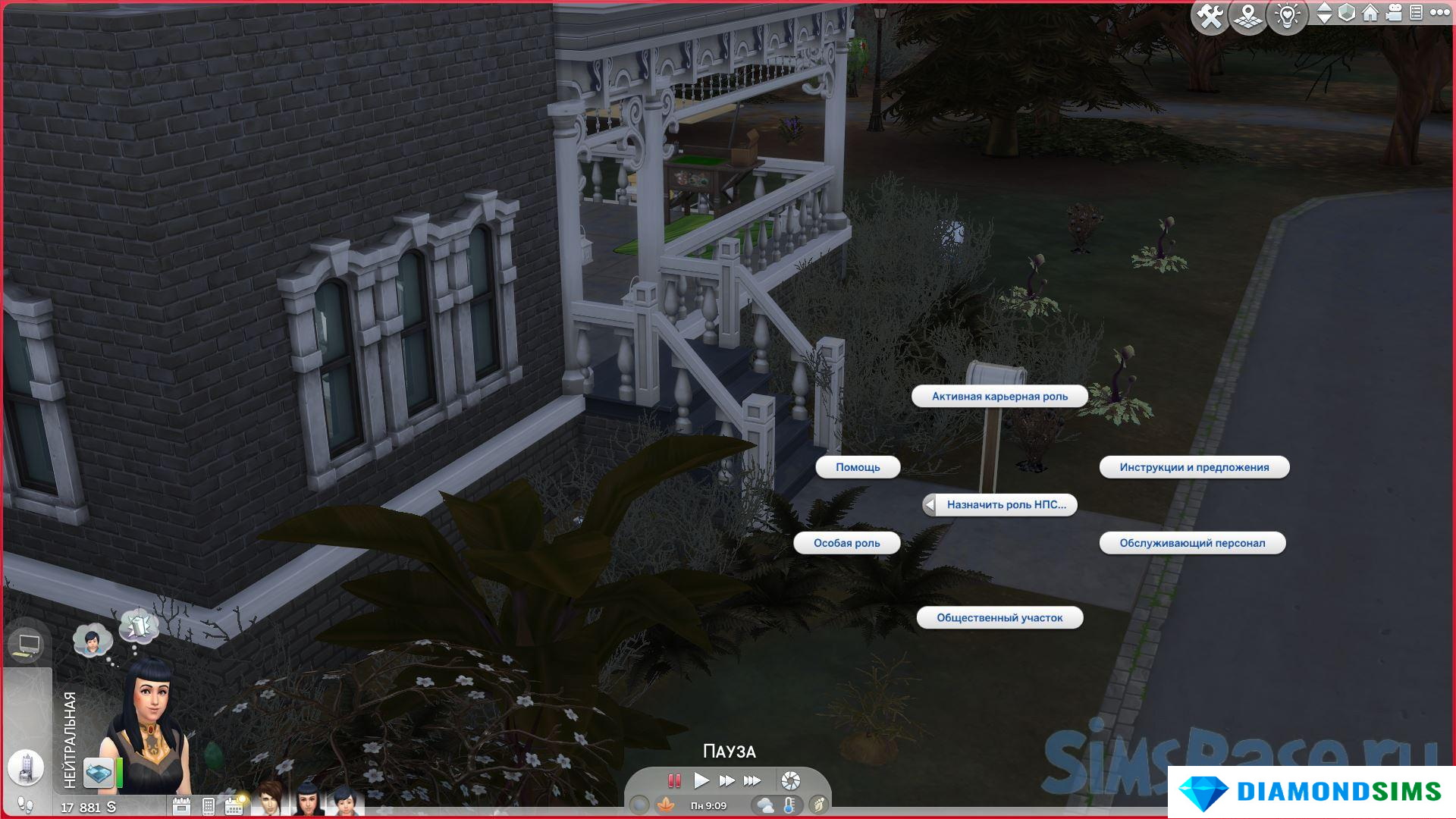
Task: Pick the "Общественный участок" option
Action: pyautogui.click(x=999, y=618)
